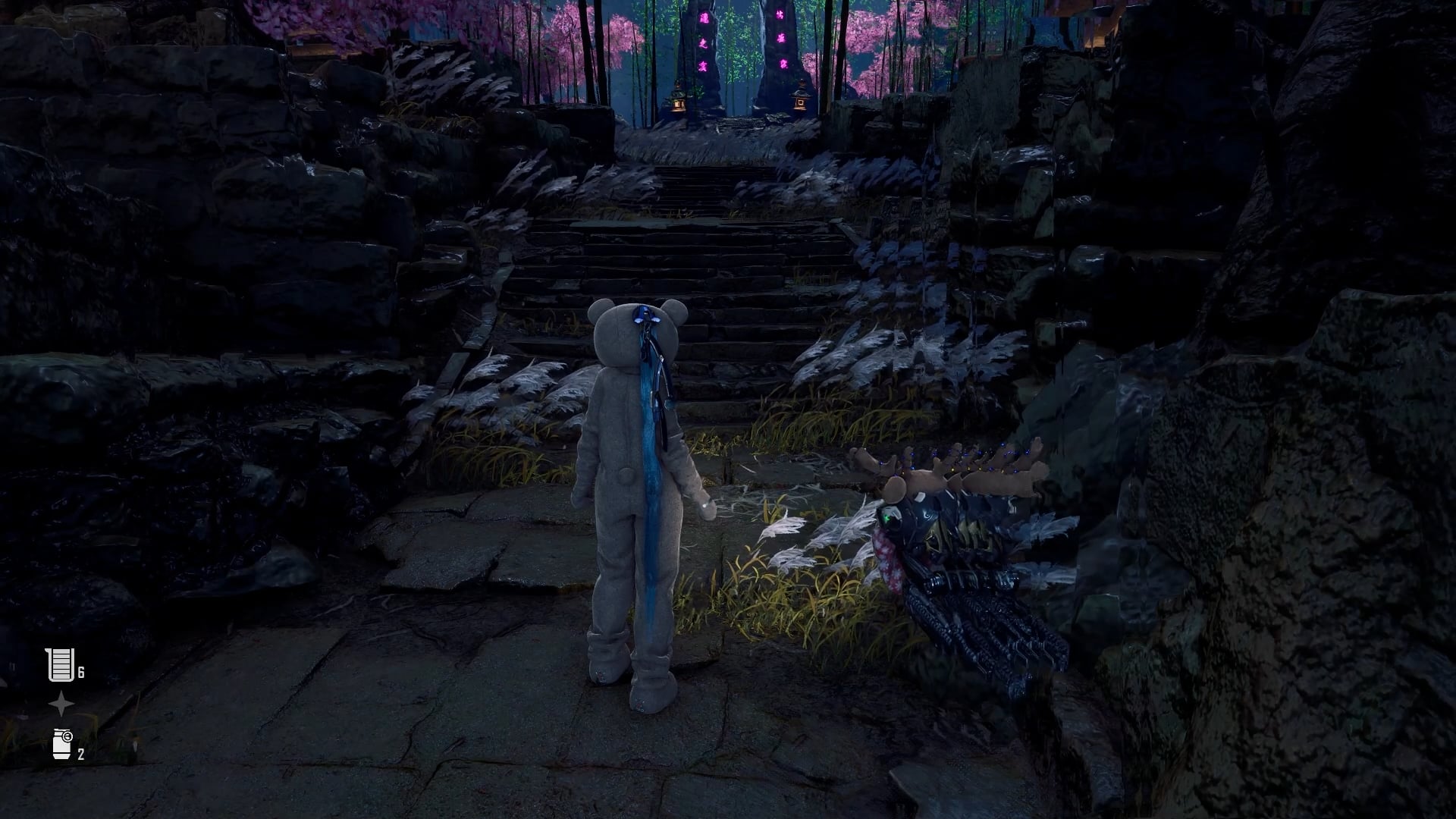This screenshot has height=819, width=1456.
Task: Click the dimmed four-point star icon
Action: 61,704
